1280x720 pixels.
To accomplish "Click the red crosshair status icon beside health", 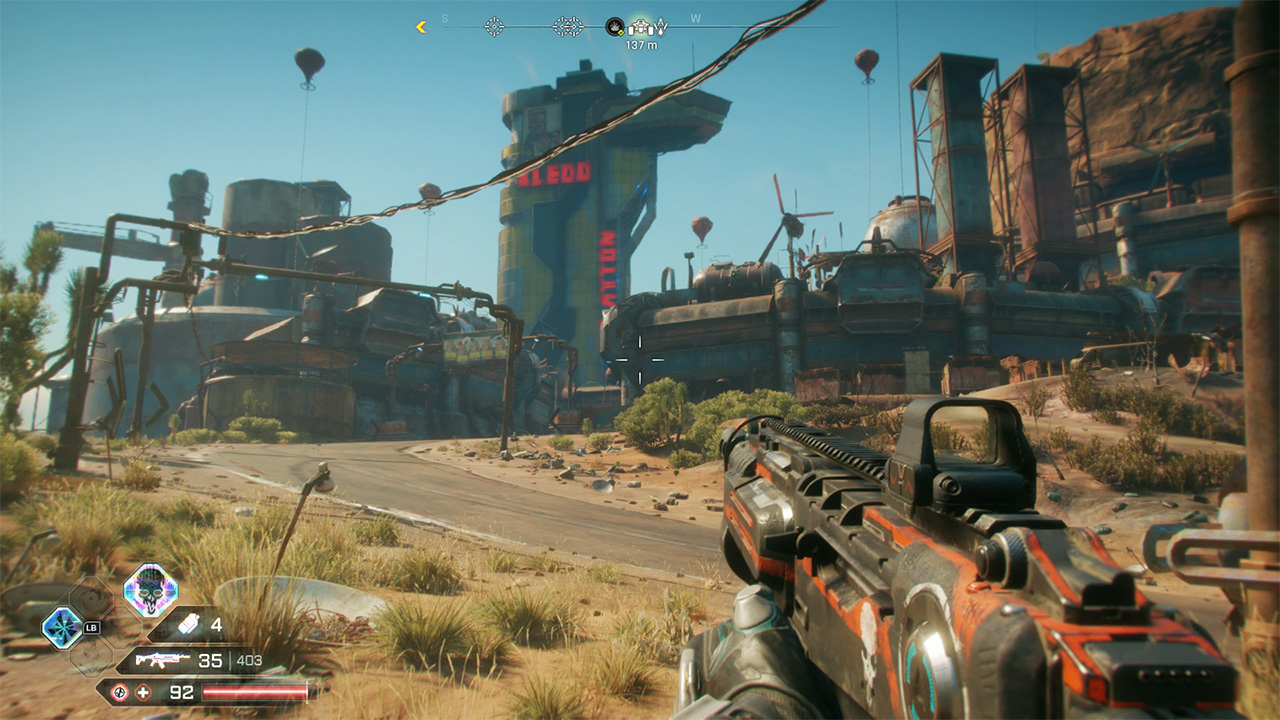I will [x=120, y=693].
